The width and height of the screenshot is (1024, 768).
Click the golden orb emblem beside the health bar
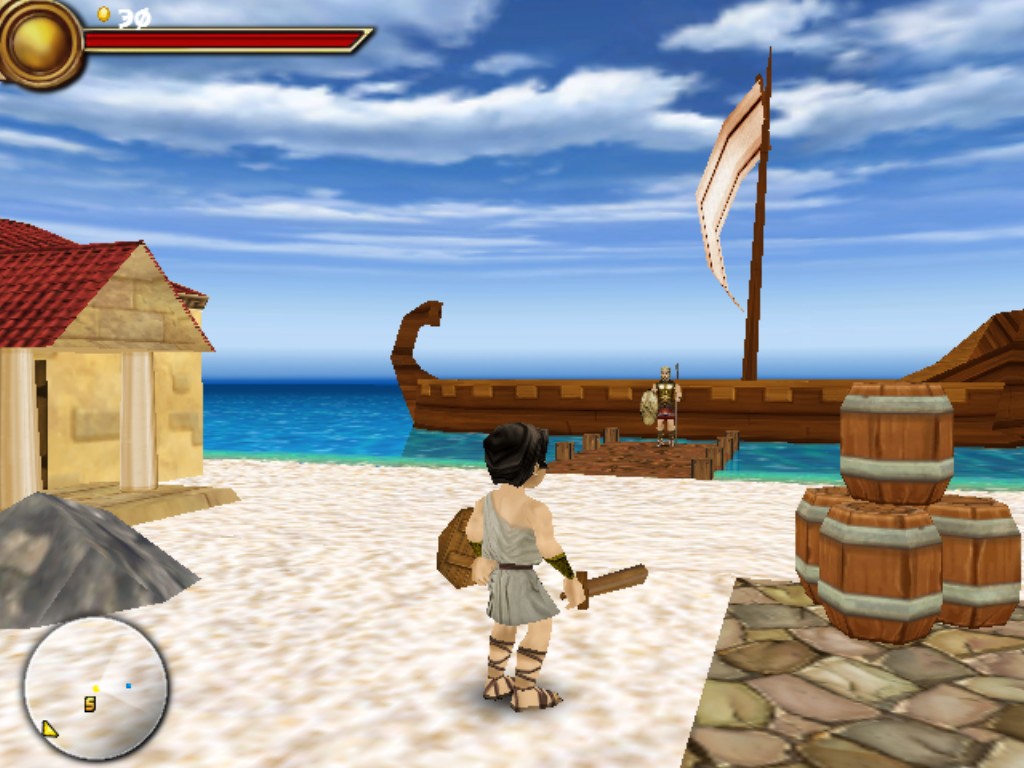40,42
